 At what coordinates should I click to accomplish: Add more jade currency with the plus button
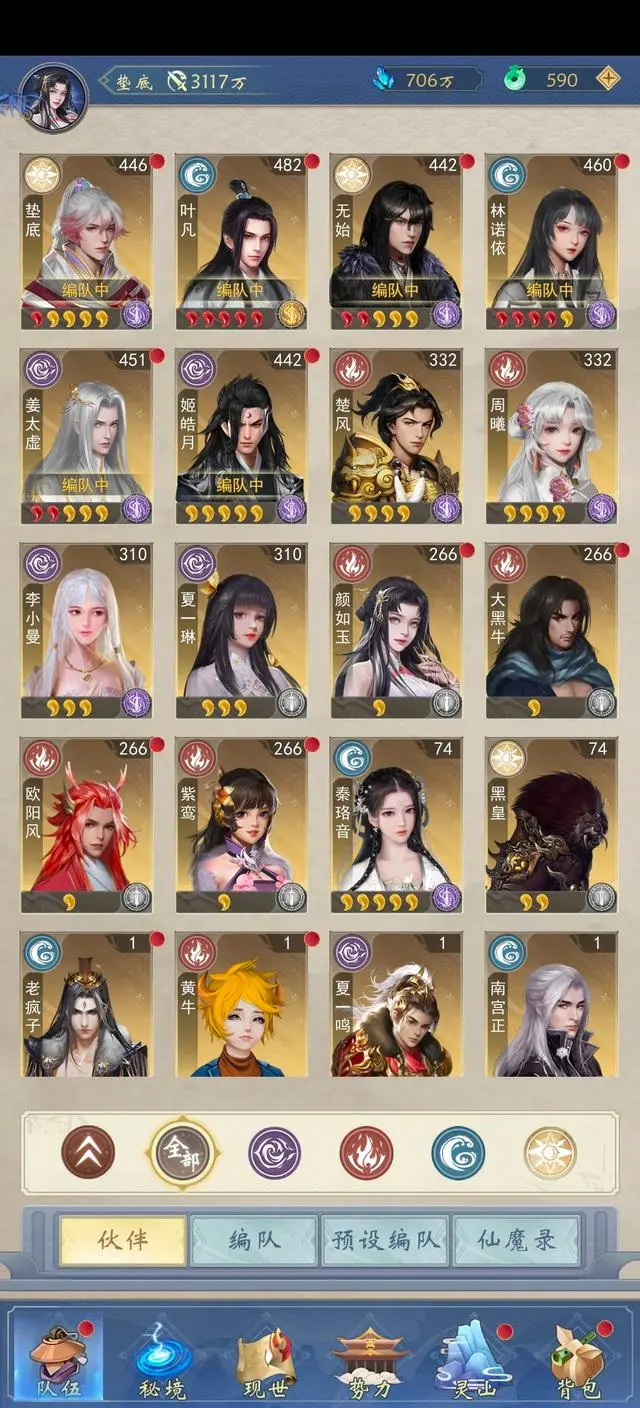click(607, 80)
